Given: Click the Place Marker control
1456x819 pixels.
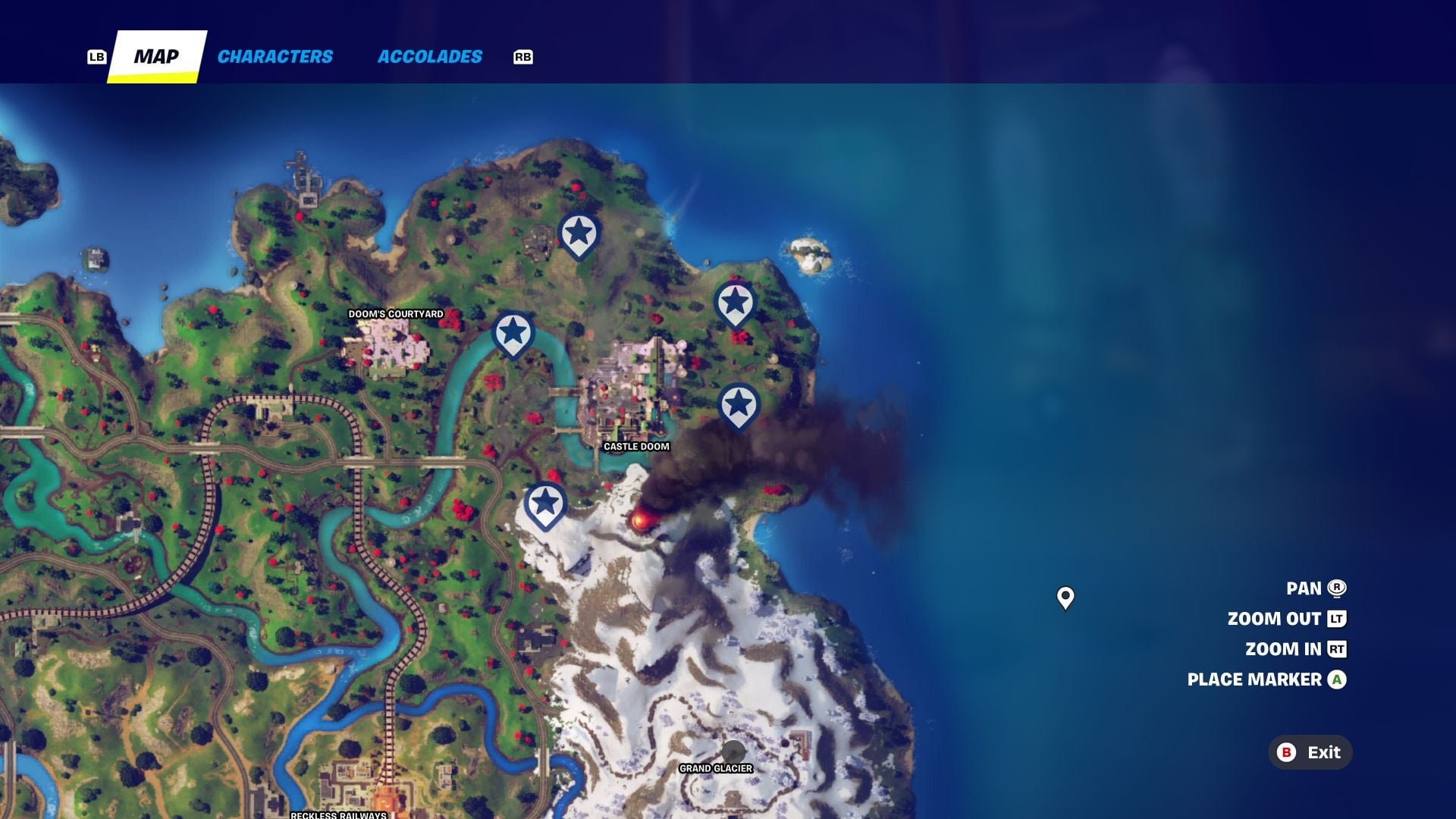Looking at the screenshot, I should tap(1254, 679).
